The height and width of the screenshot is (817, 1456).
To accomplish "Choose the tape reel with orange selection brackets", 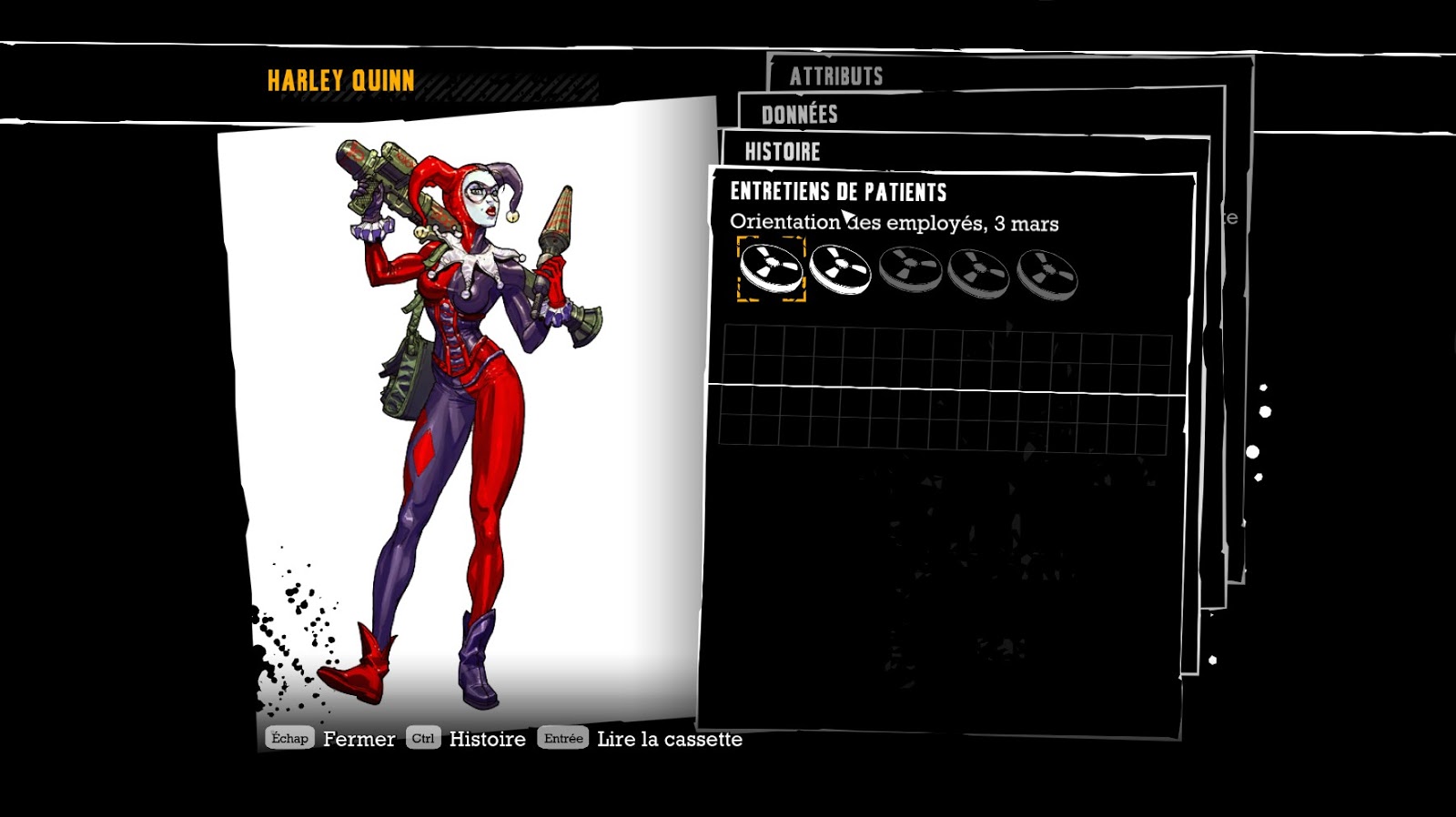I will pyautogui.click(x=771, y=269).
